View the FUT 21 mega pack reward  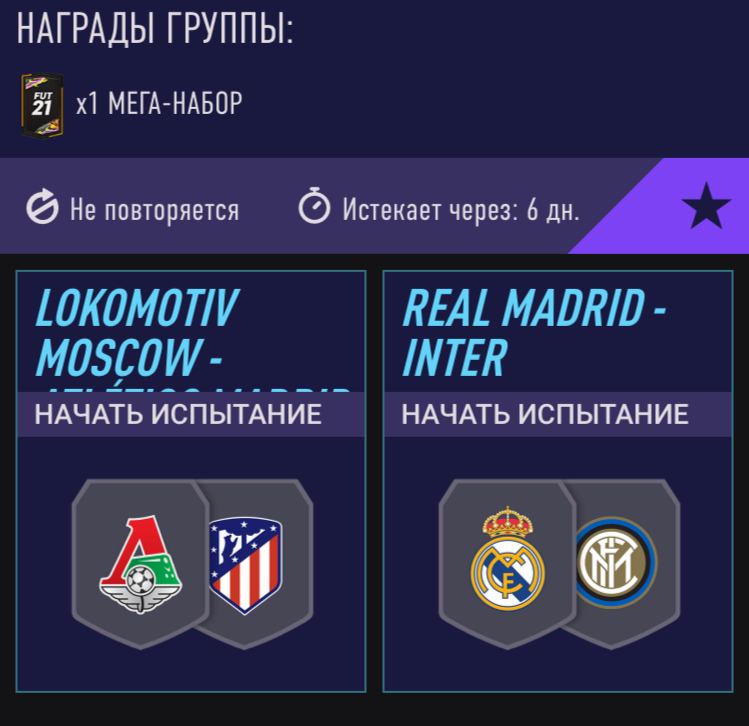(42, 105)
